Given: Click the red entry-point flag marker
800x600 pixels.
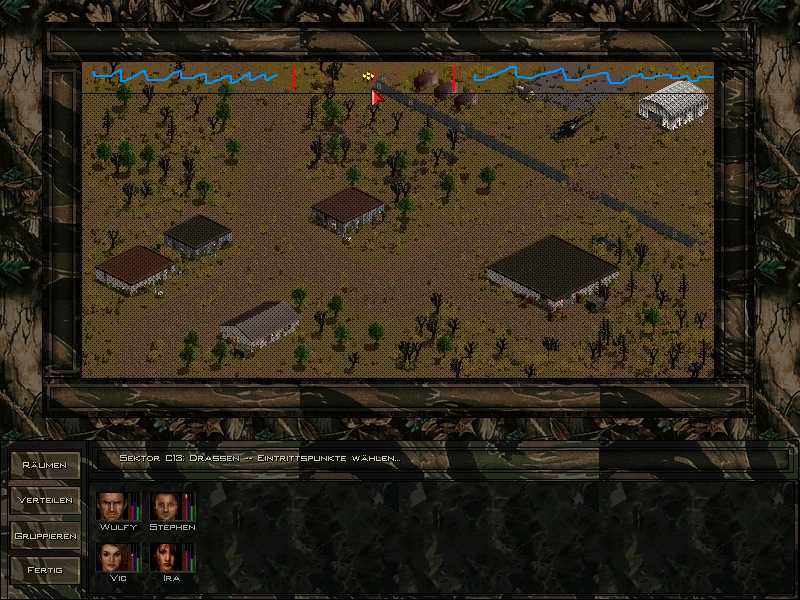Looking at the screenshot, I should point(376,97).
